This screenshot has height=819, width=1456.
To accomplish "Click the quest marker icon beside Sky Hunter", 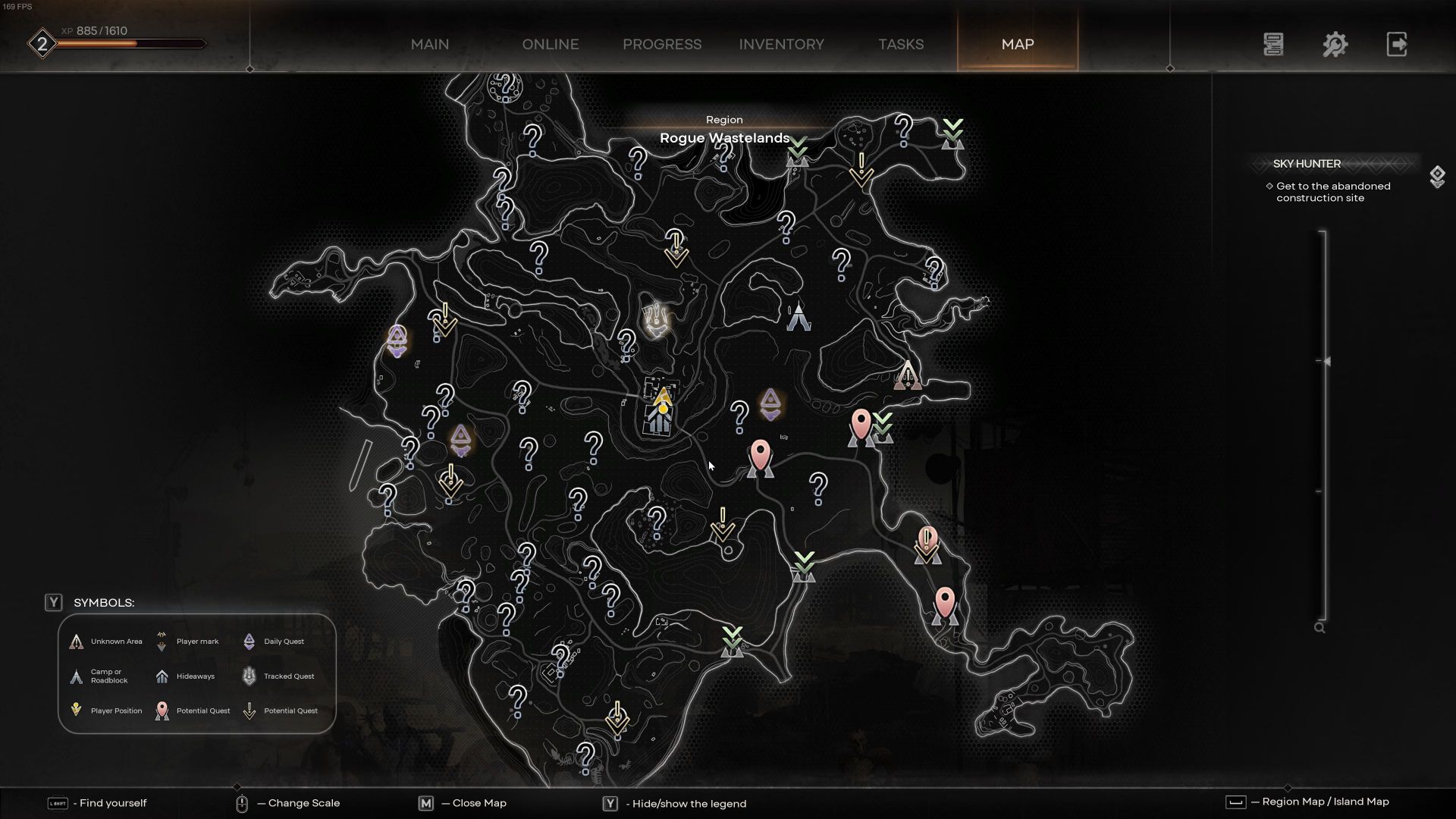I will pyautogui.click(x=1437, y=177).
